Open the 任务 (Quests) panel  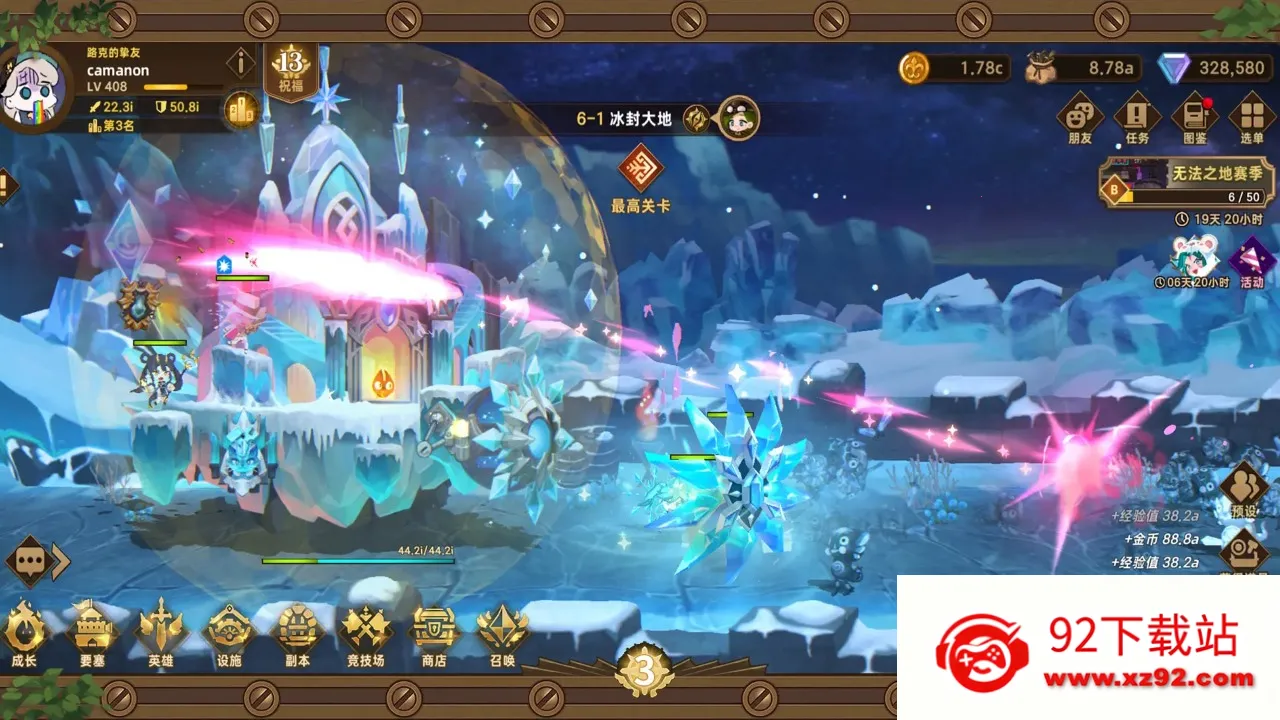[x=1138, y=113]
